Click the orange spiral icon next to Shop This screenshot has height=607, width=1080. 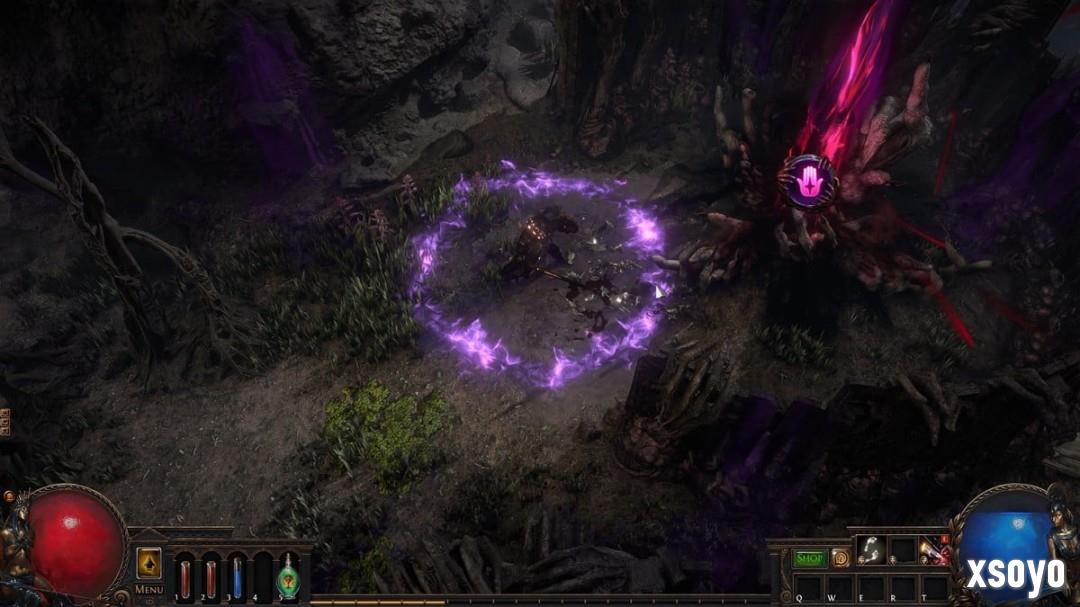pyautogui.click(x=840, y=558)
